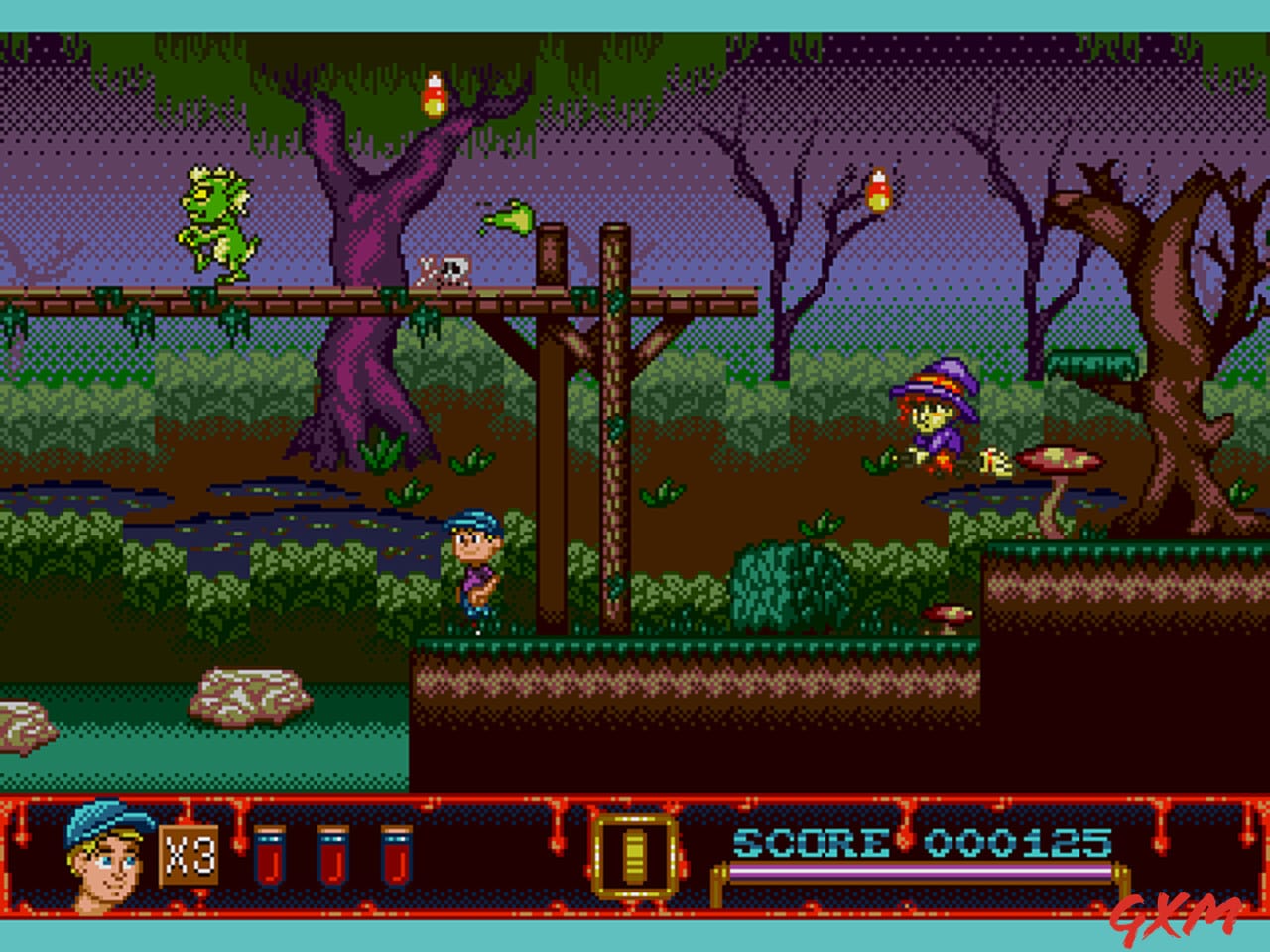
Task: Select the candy corn hanging from the tree branch
Action: (435, 94)
